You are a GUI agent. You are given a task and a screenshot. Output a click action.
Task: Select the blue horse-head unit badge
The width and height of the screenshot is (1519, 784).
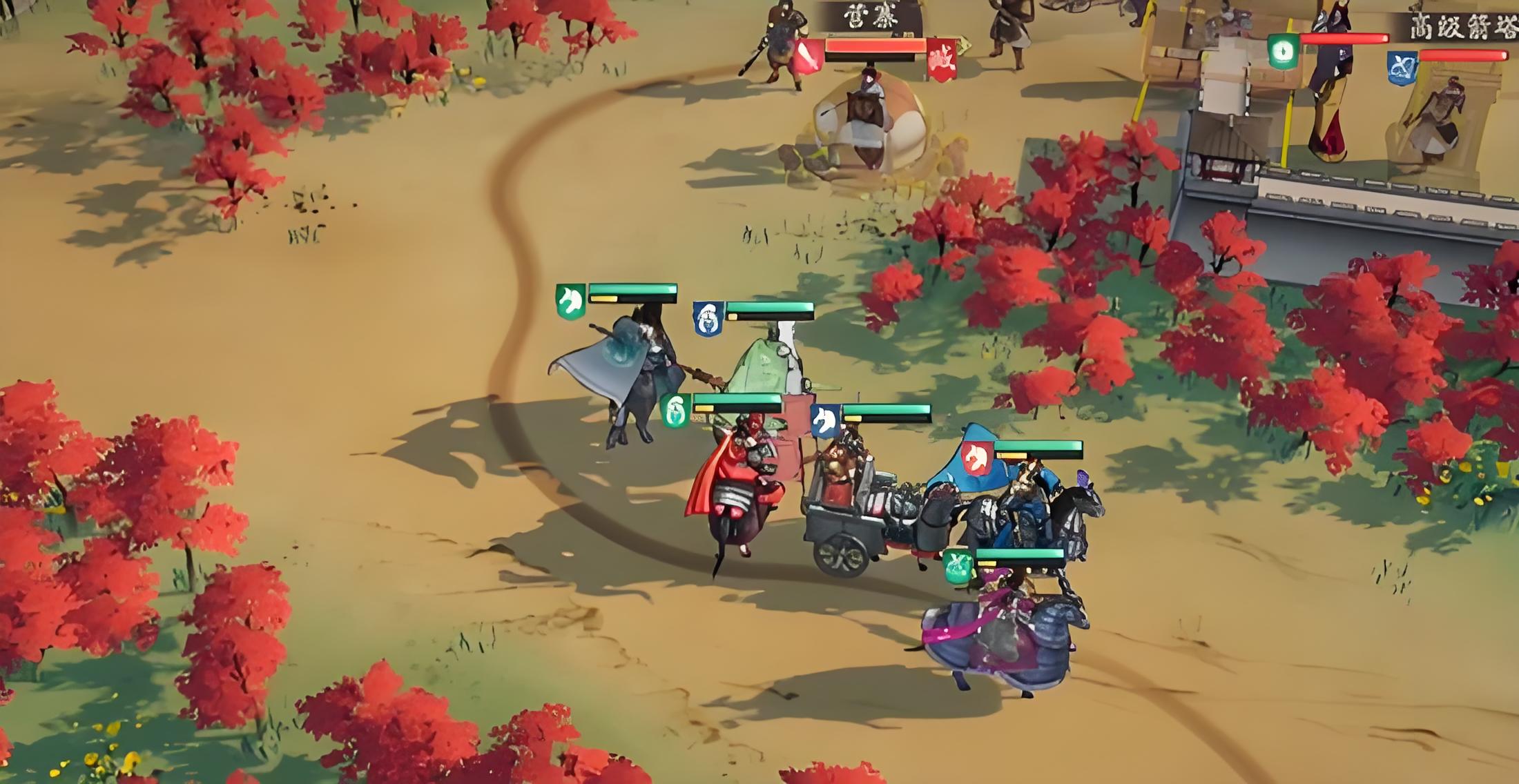(x=824, y=420)
